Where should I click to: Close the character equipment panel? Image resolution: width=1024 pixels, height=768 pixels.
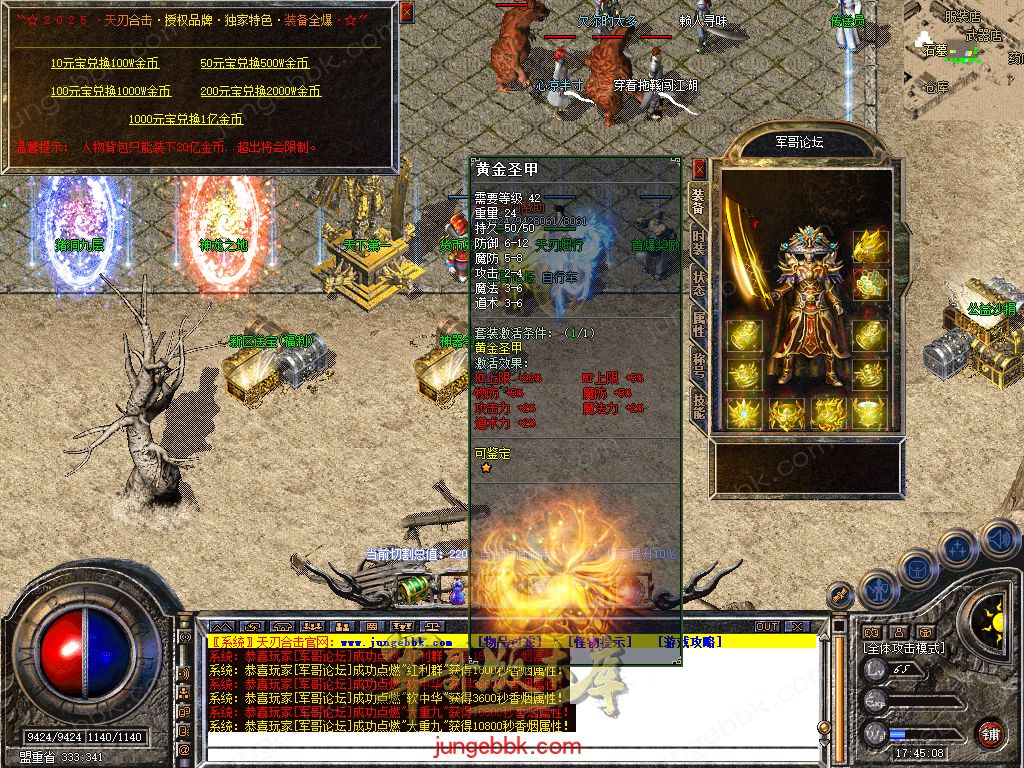[x=699, y=168]
